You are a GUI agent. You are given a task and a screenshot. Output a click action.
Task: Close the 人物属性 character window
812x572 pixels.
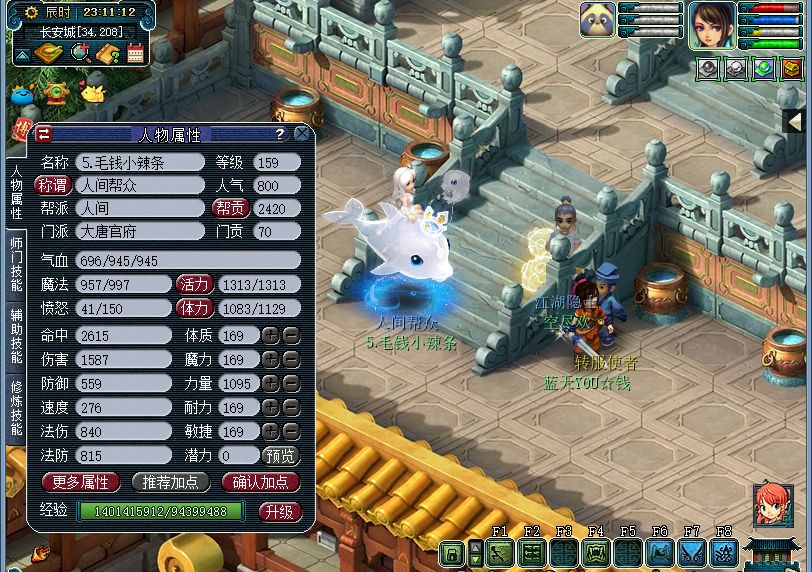pos(304,134)
